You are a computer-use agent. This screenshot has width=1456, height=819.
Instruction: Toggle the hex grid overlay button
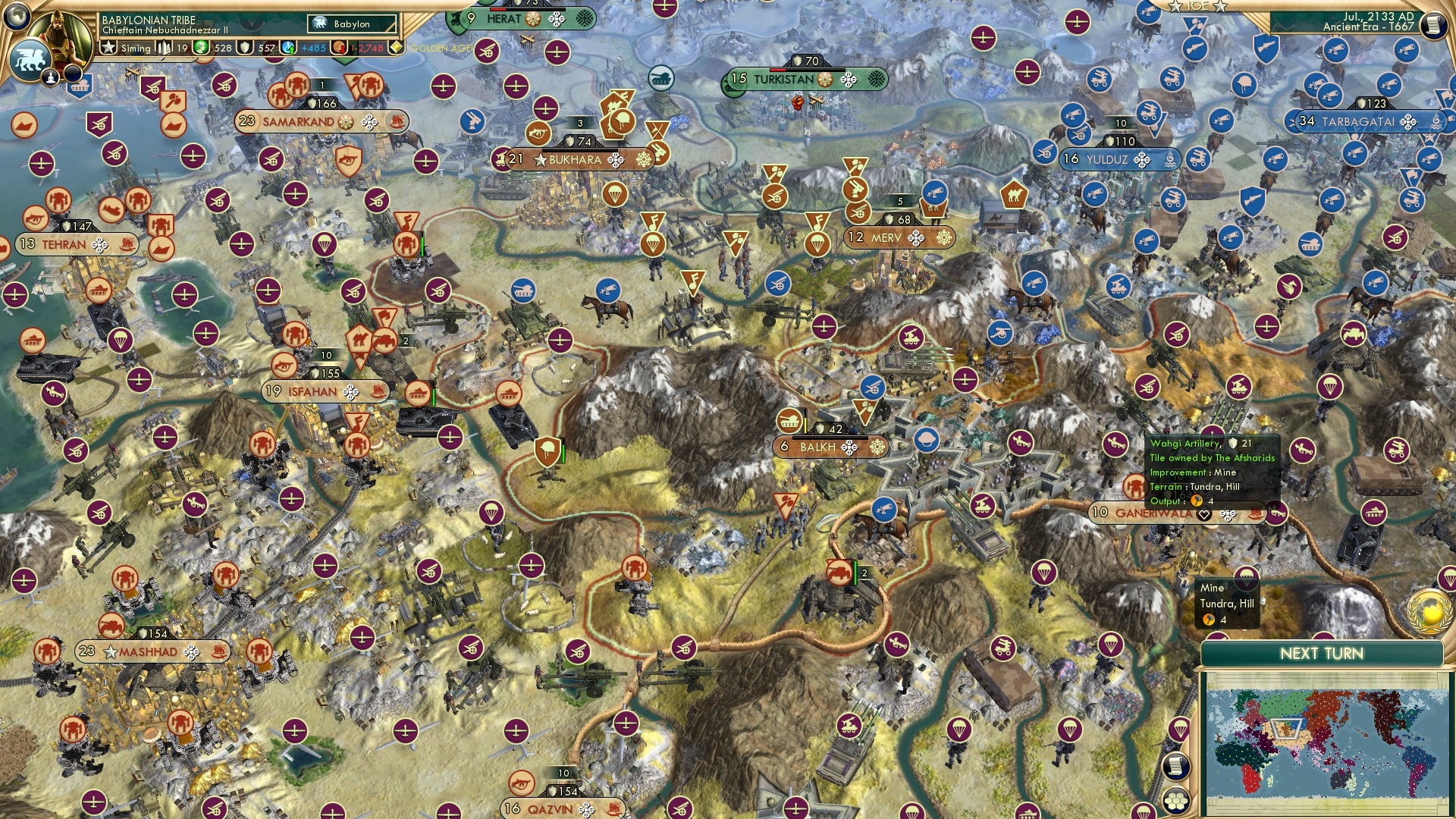pos(1176,802)
